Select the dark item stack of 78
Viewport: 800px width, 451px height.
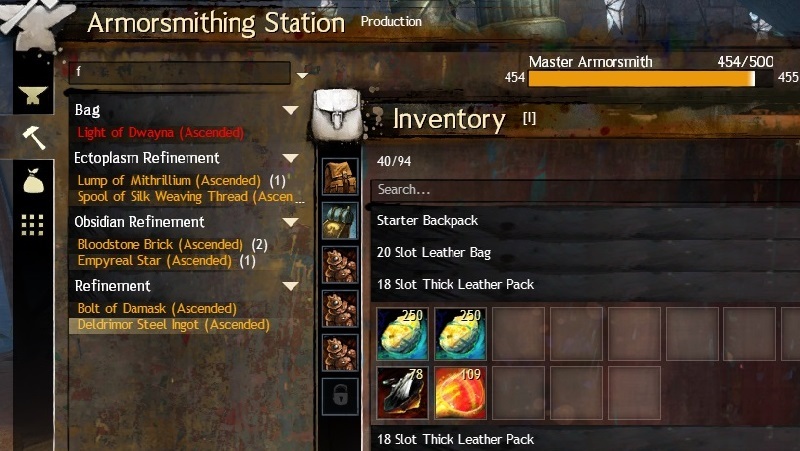pos(403,393)
